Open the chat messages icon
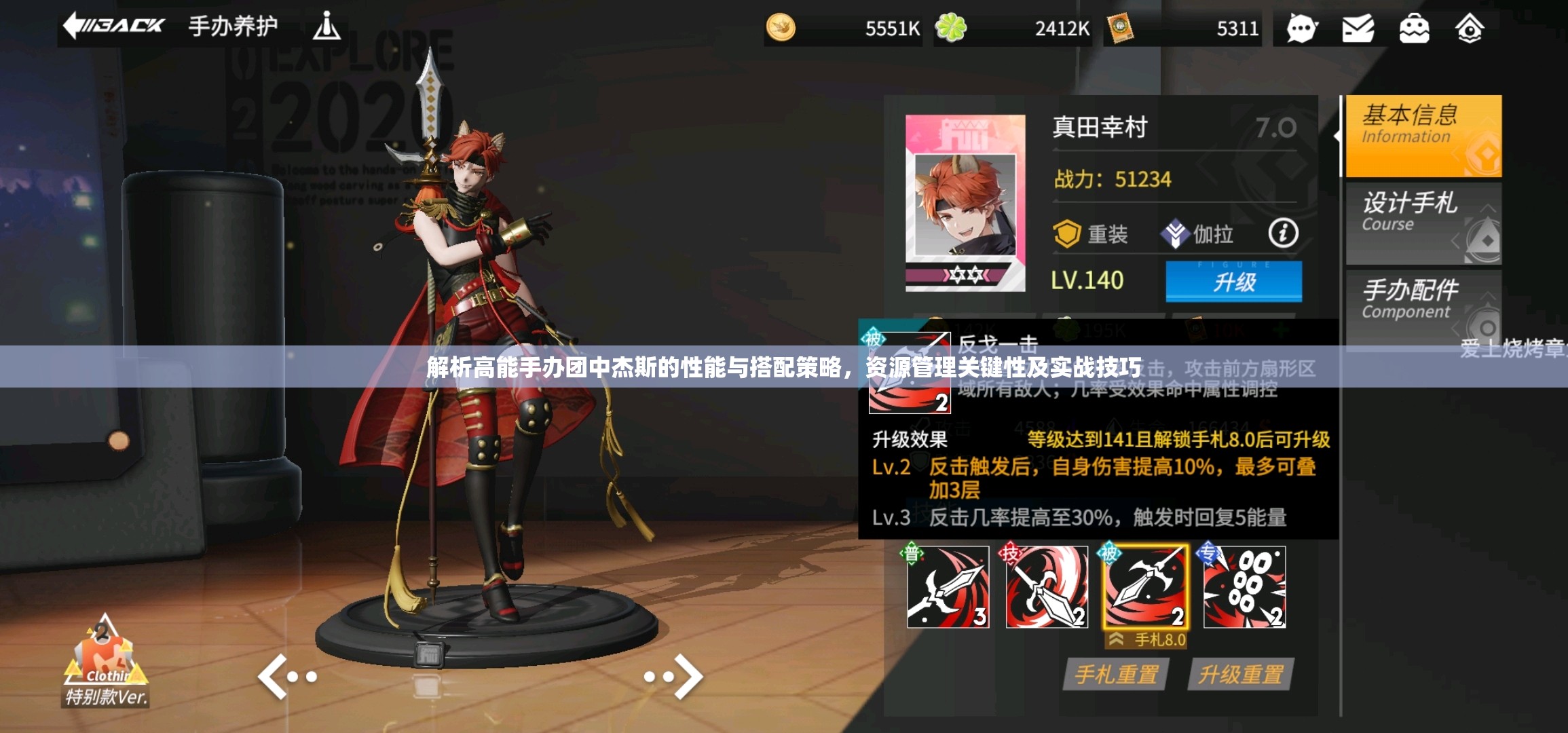Viewport: 1568px width, 733px height. tap(1302, 29)
